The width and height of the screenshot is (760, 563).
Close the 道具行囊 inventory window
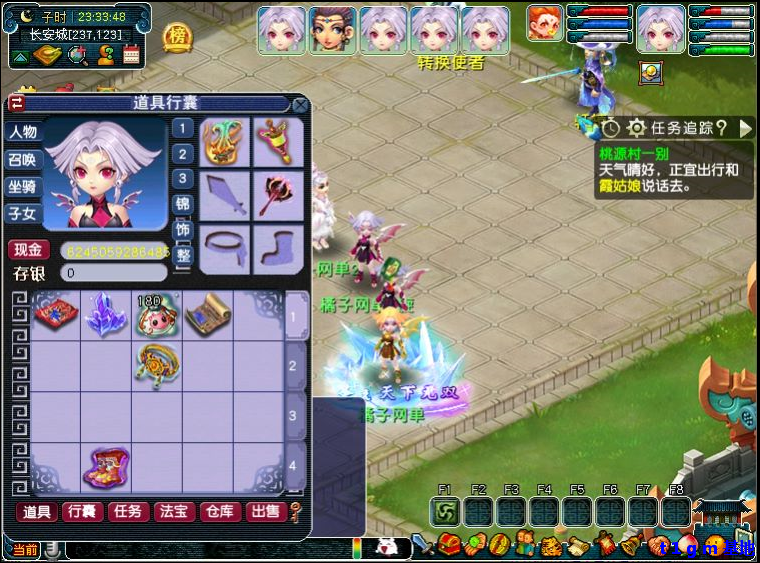pyautogui.click(x=300, y=104)
